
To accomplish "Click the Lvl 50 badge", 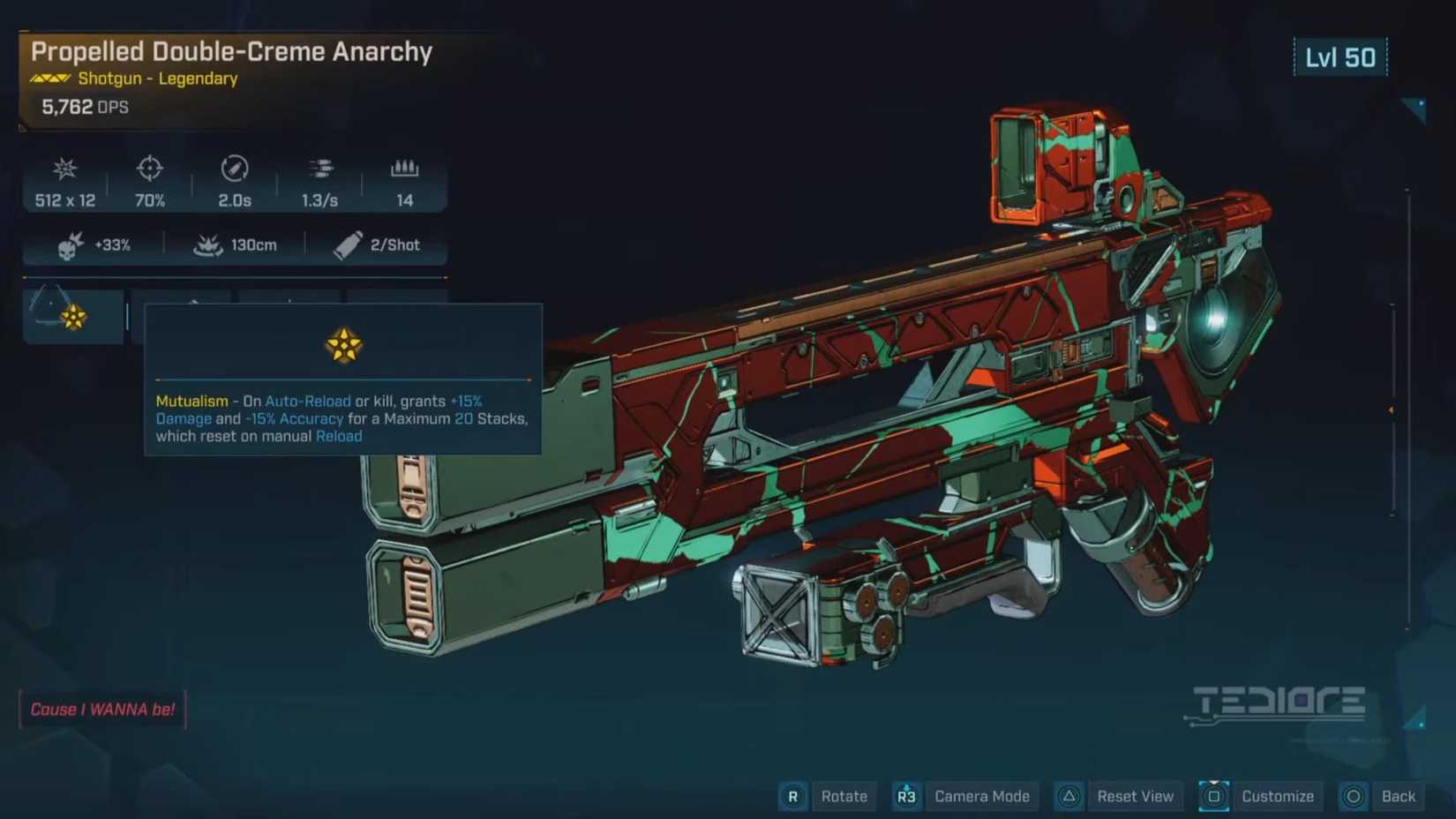I will click(1340, 56).
